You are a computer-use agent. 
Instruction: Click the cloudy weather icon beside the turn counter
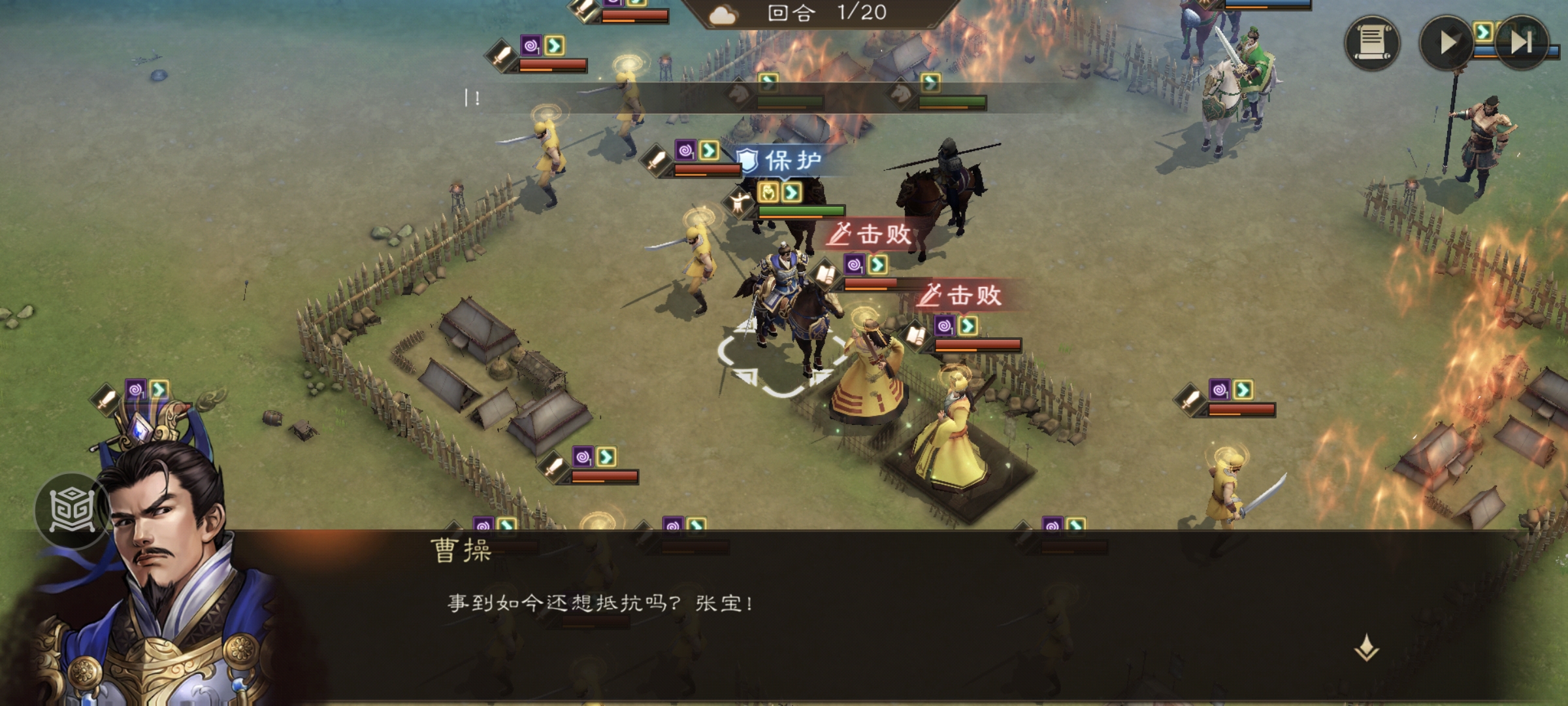[x=723, y=14]
